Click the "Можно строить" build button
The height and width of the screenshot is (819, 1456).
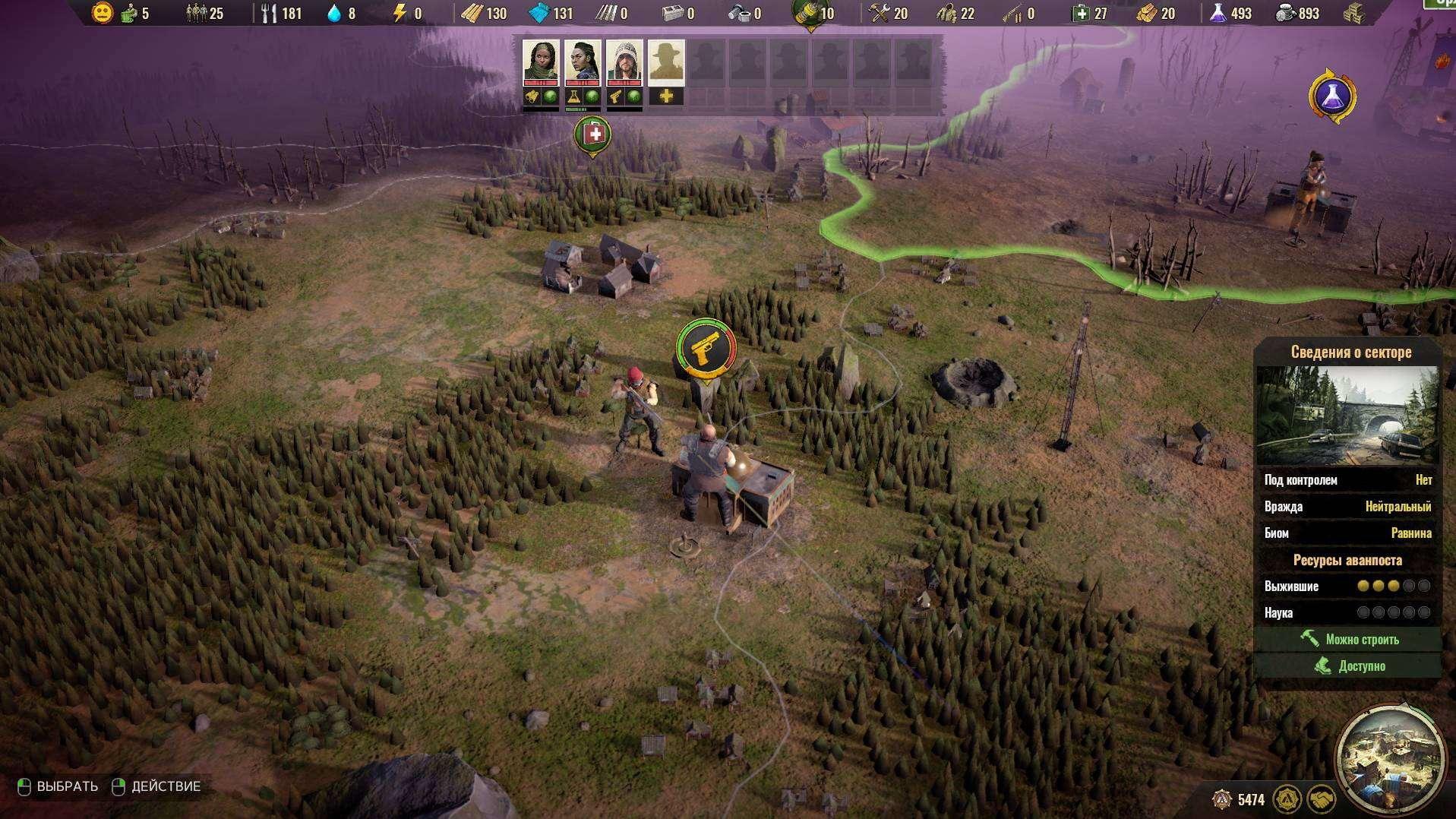1348,639
